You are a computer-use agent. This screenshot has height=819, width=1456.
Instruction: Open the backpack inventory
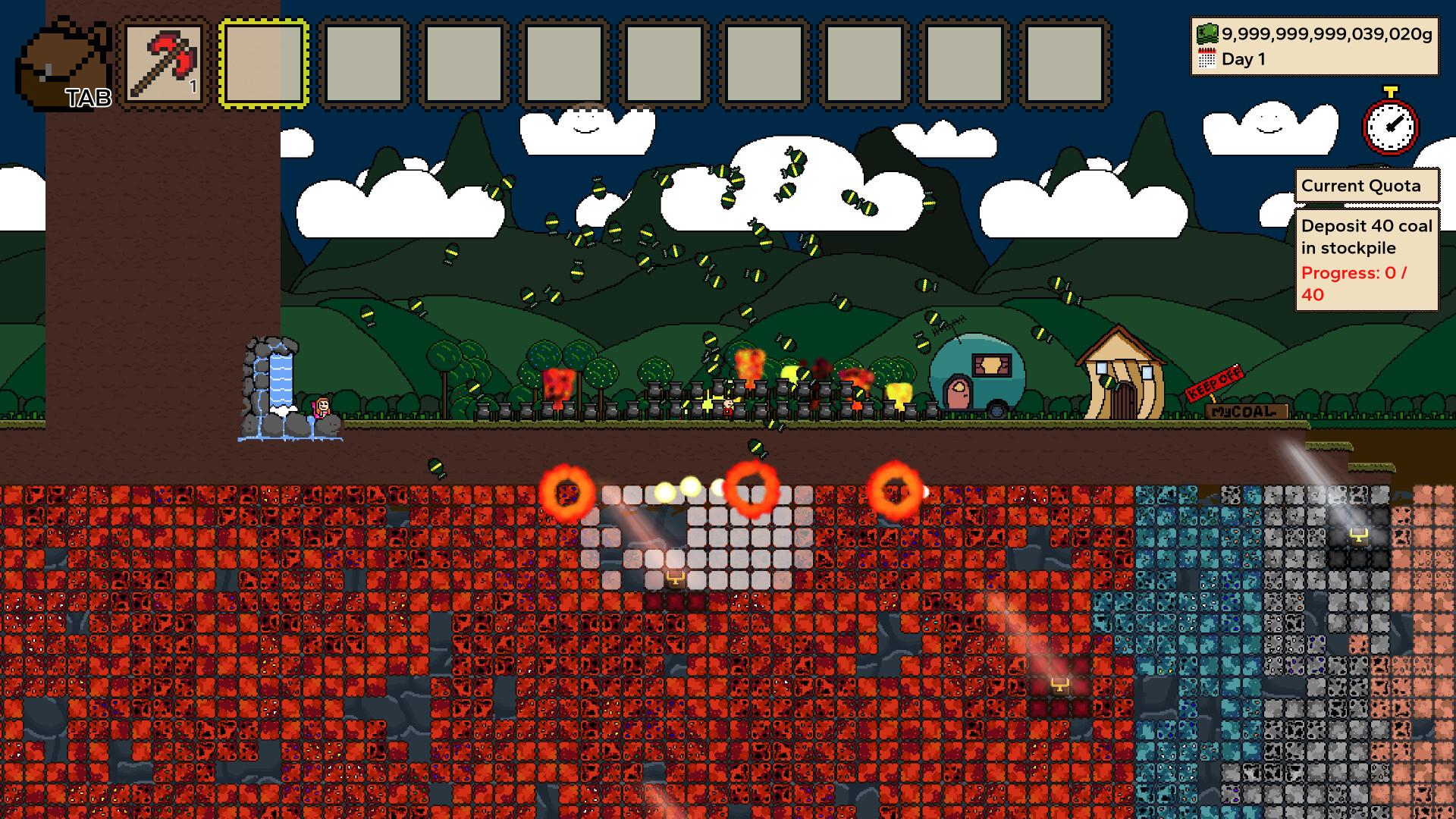(x=64, y=64)
